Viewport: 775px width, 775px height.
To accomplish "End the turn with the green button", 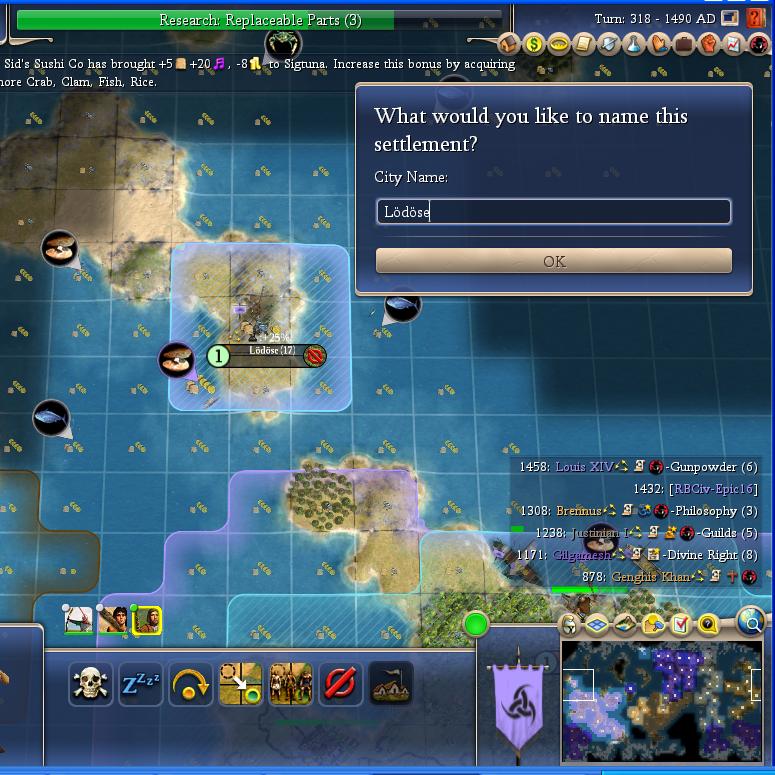I will (476, 625).
